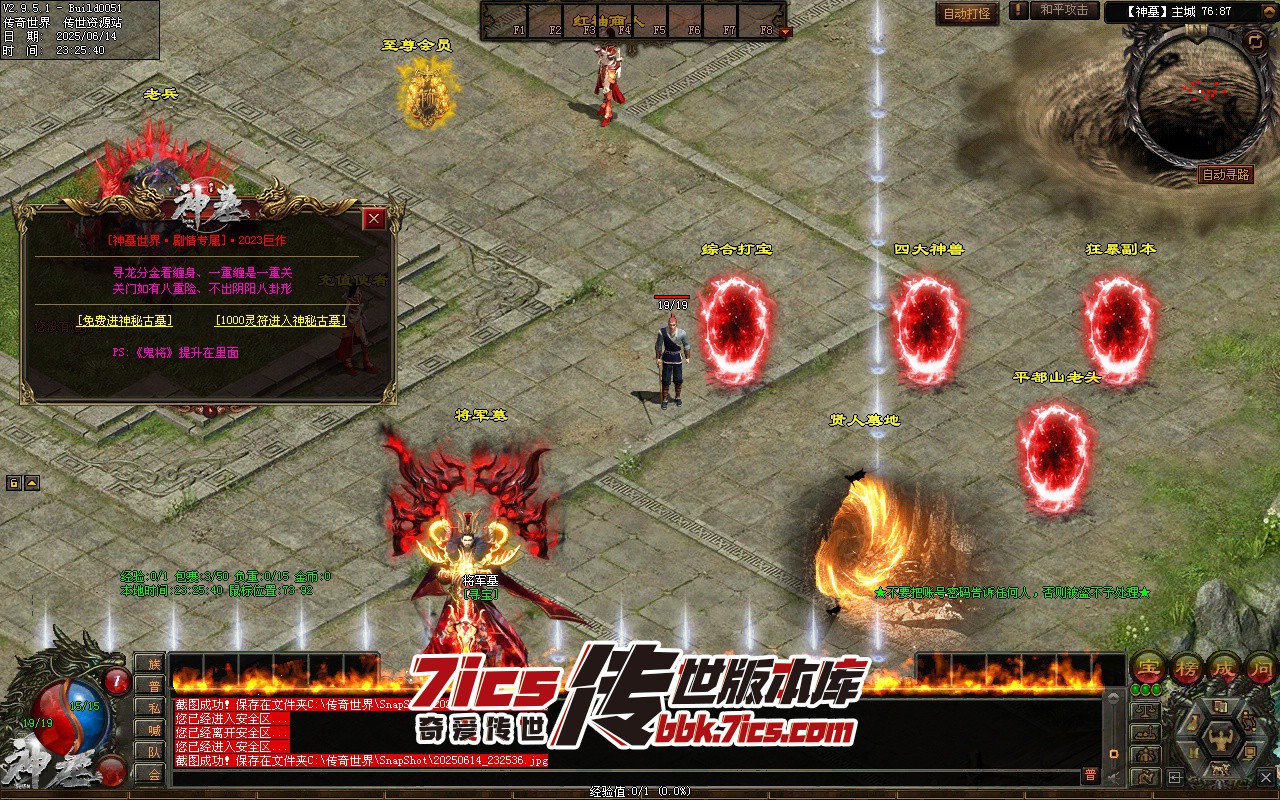Image resolution: width=1280 pixels, height=800 pixels.
Task: Choose the 免费进神秘古墓 option
Action: [125, 321]
